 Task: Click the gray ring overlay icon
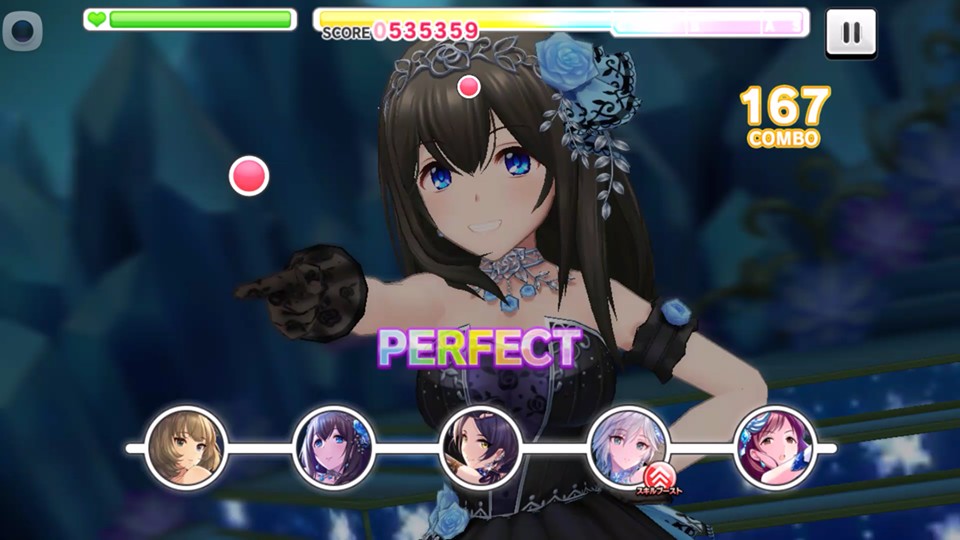tap(22, 32)
